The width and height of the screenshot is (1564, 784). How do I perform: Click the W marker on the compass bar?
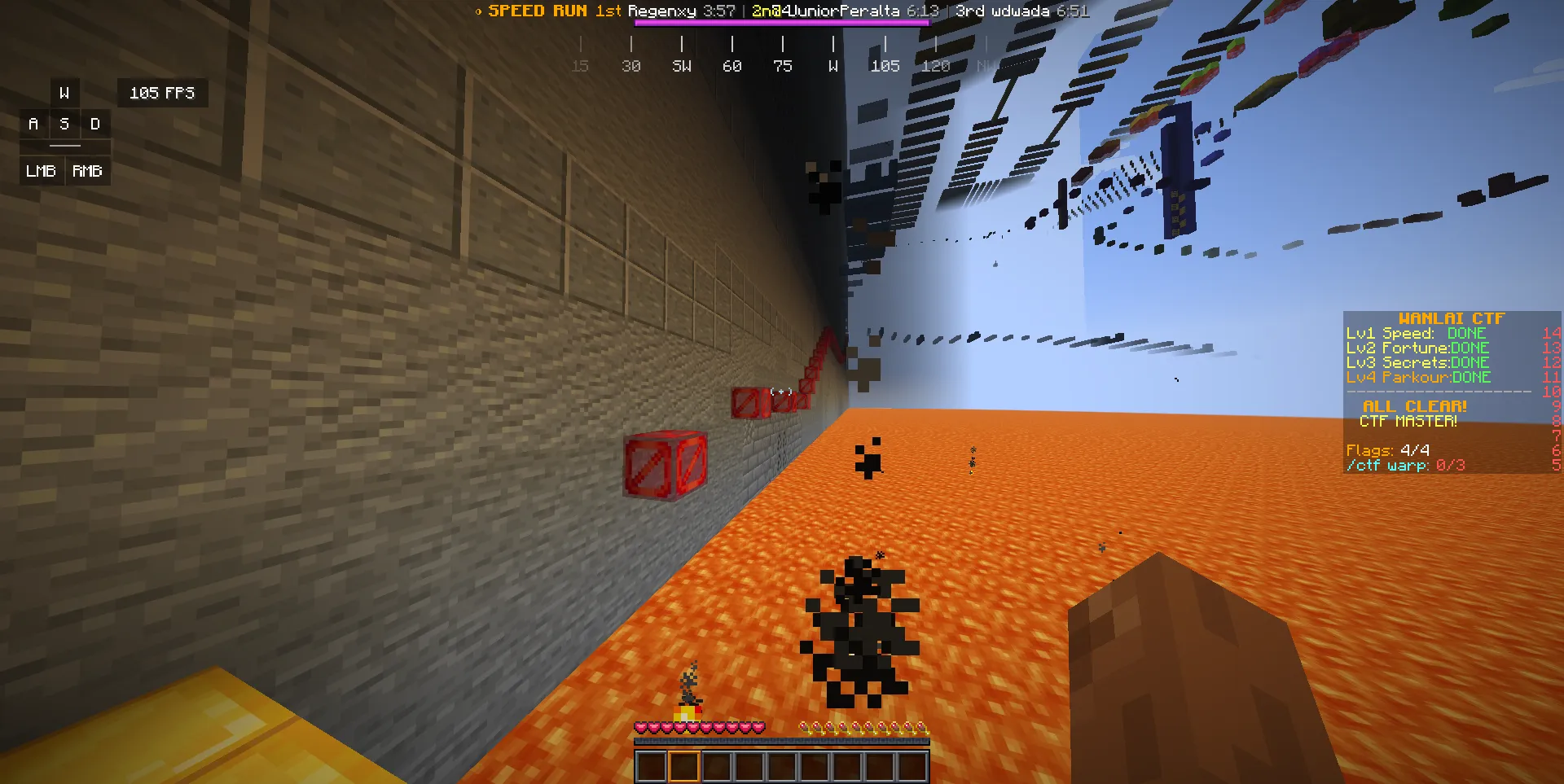(833, 66)
